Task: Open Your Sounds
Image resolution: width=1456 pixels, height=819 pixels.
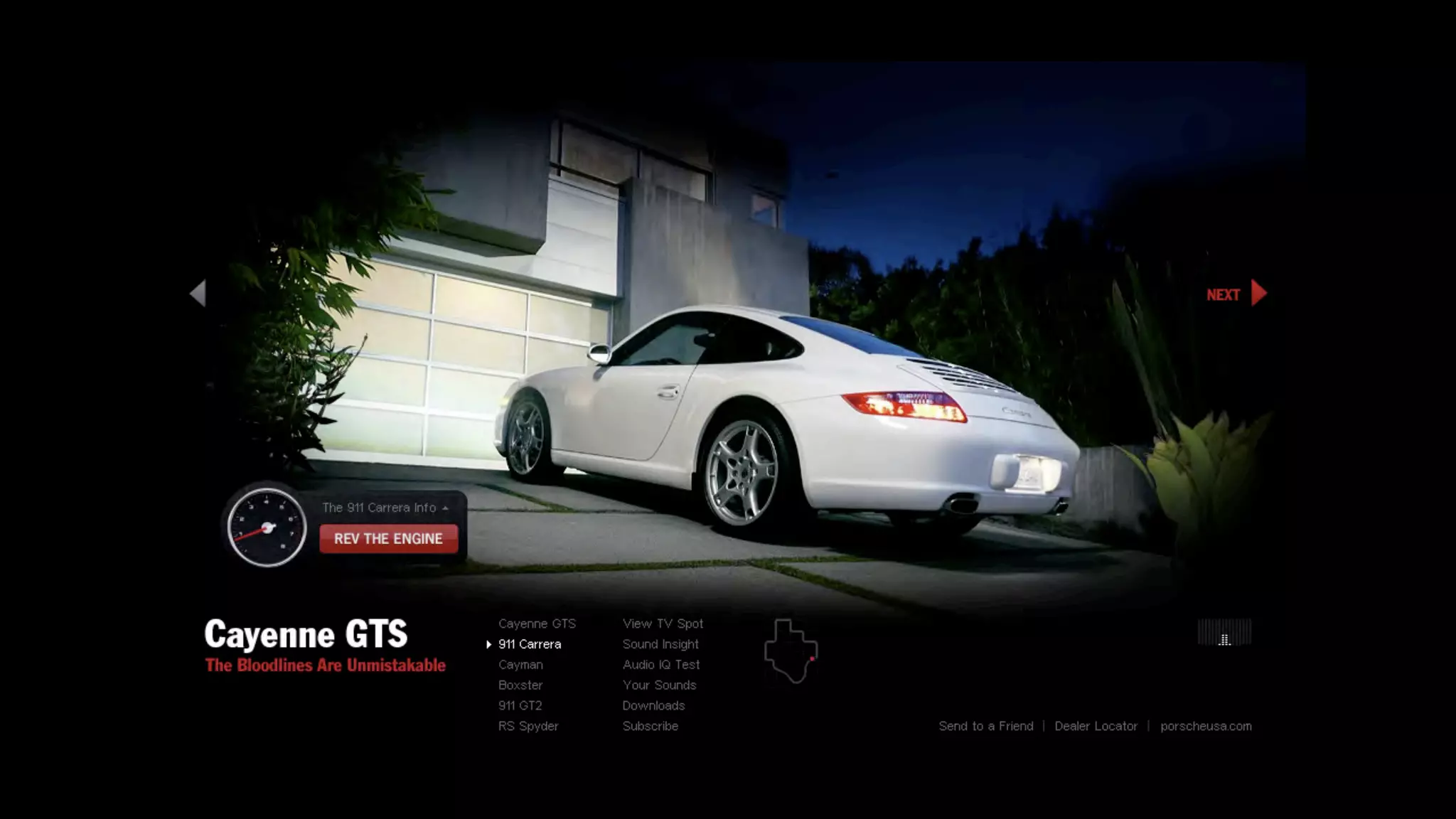Action: click(x=659, y=685)
